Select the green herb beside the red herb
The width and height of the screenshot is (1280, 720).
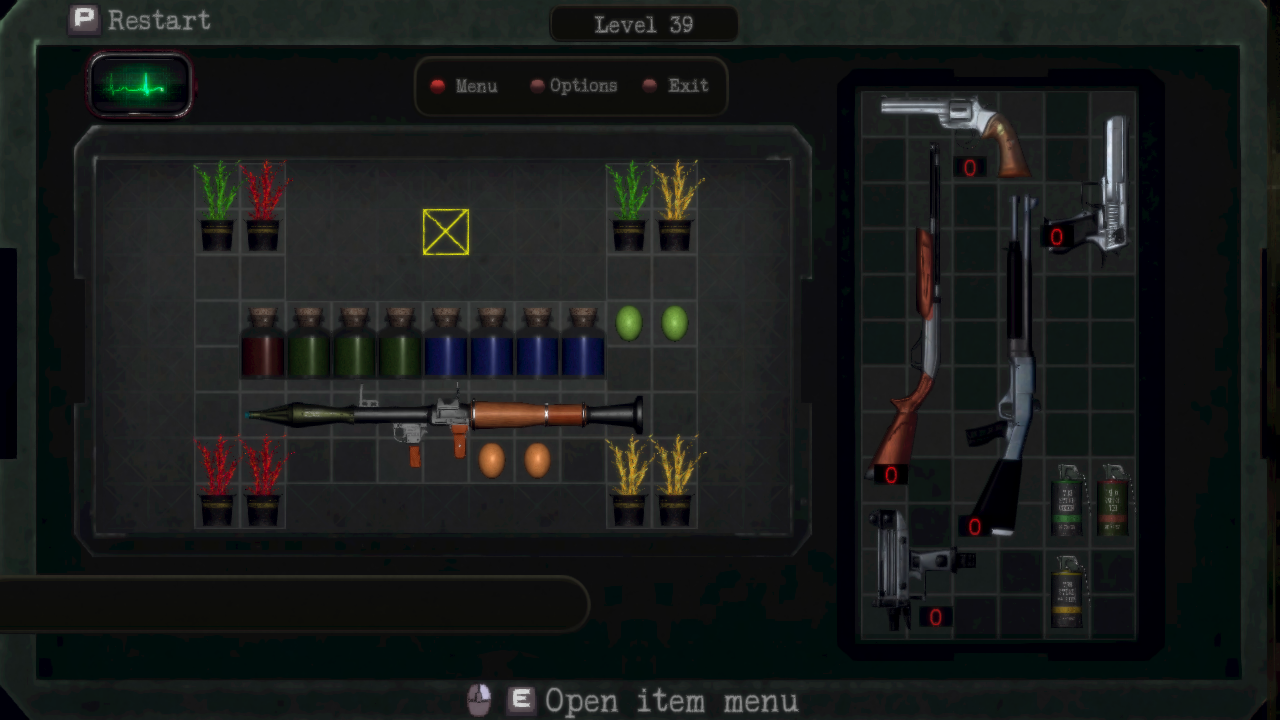click(217, 206)
